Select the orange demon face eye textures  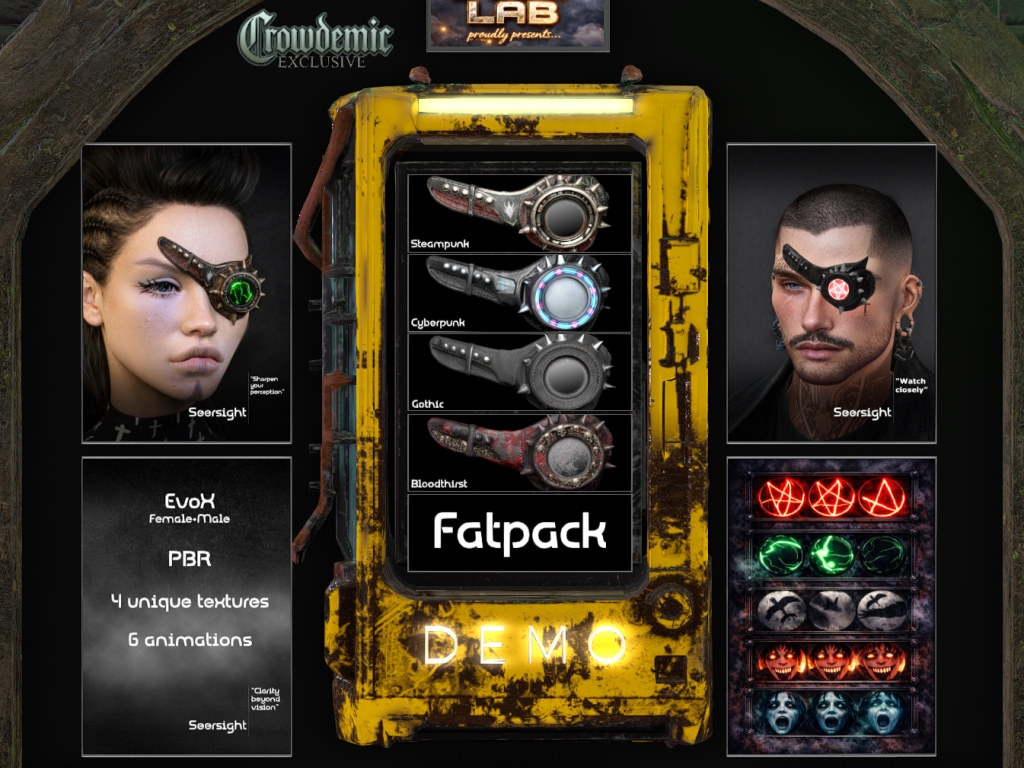[831, 661]
